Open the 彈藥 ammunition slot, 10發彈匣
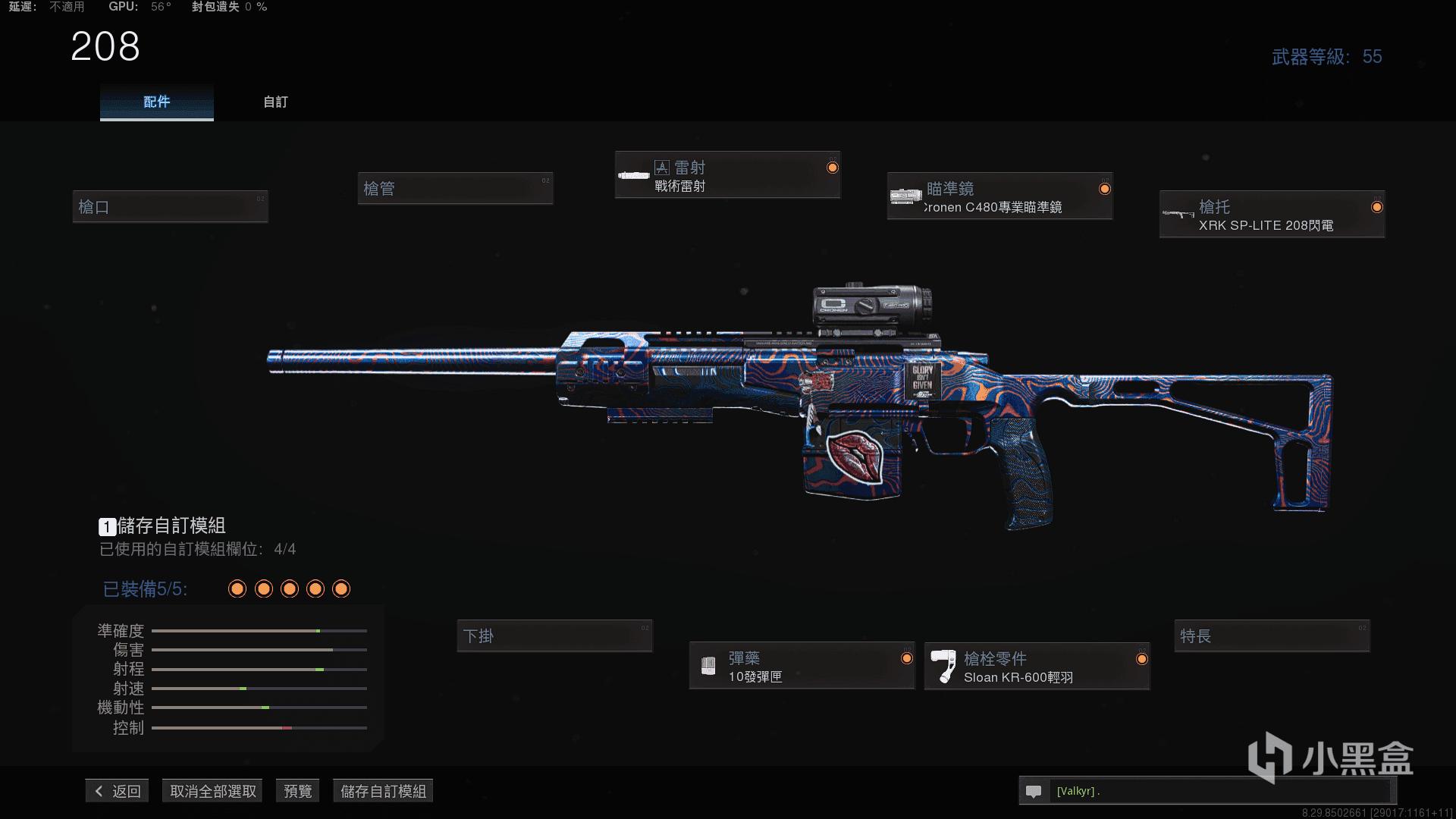 click(x=802, y=667)
